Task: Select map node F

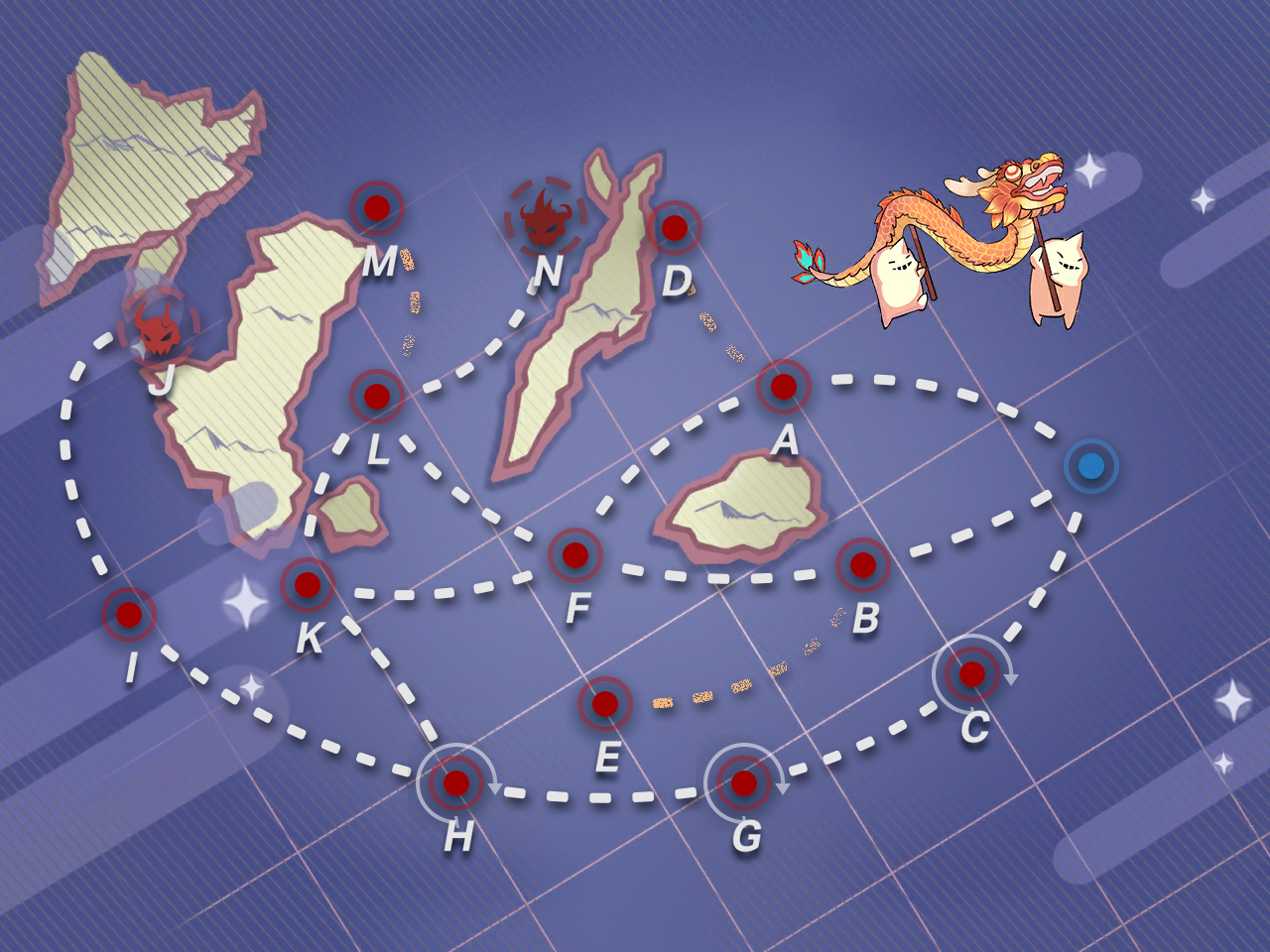Action: [x=575, y=555]
